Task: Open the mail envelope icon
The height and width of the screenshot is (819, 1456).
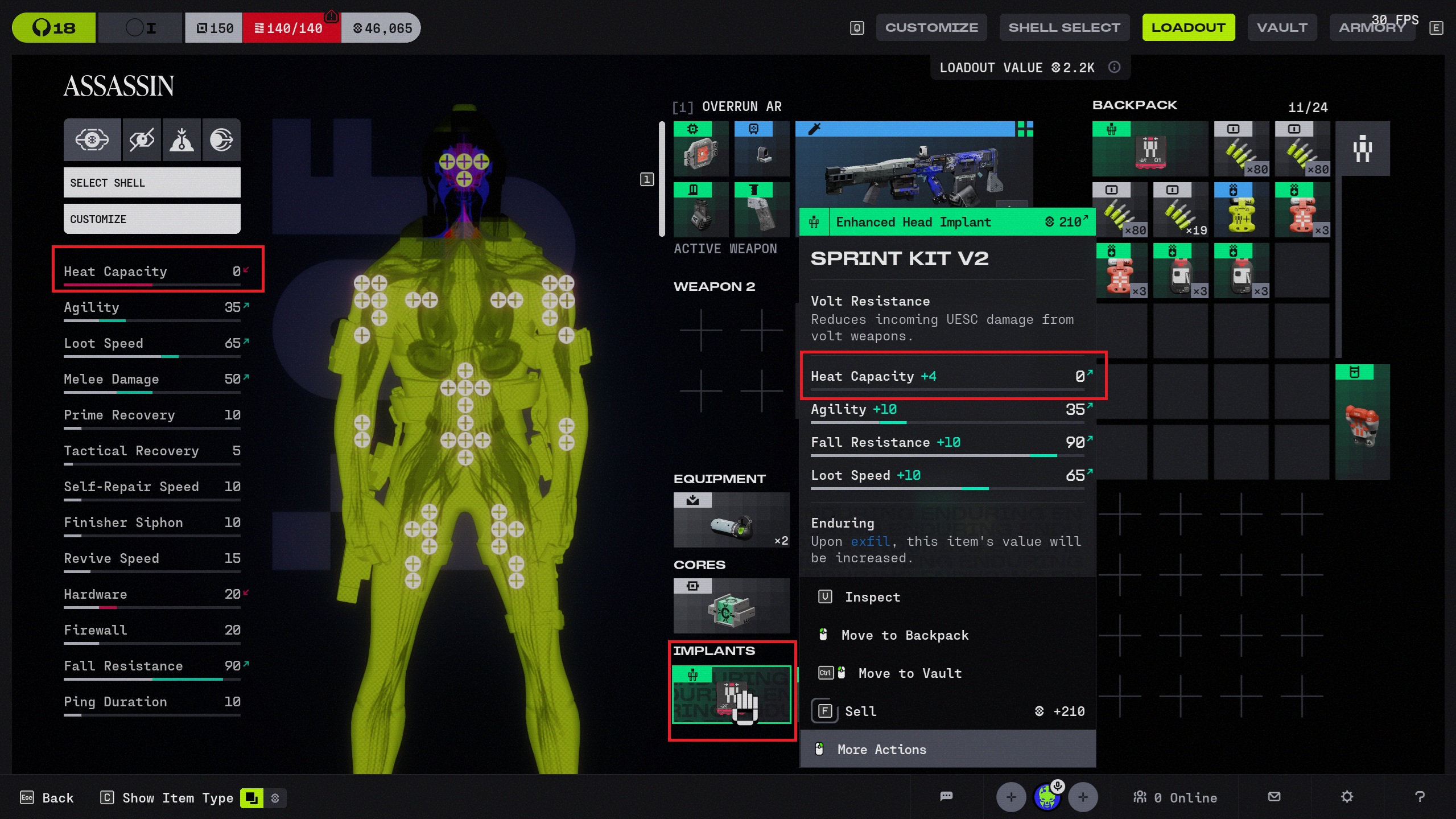Action: pyautogui.click(x=1274, y=797)
